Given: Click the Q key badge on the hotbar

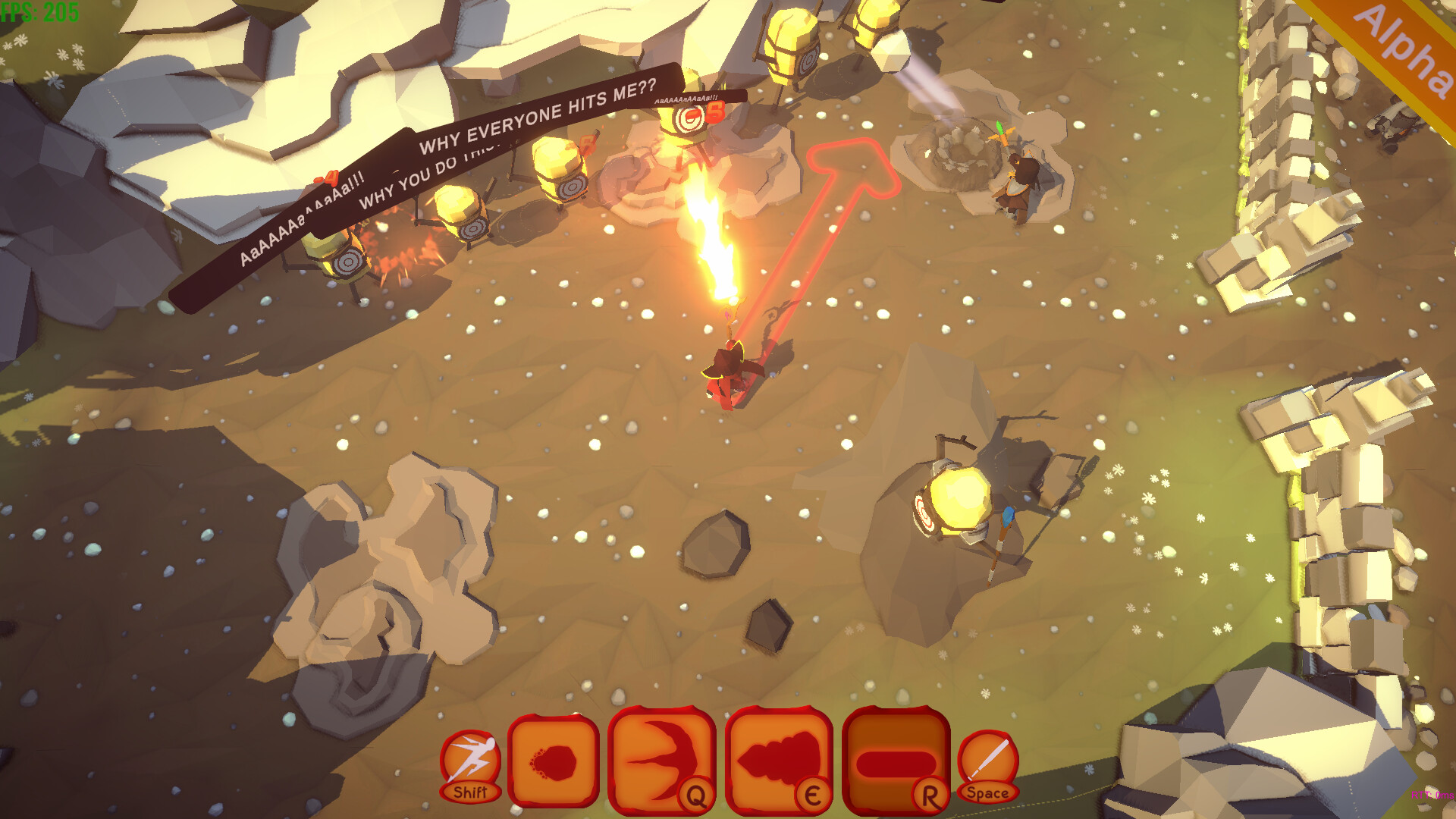Looking at the screenshot, I should pyautogui.click(x=695, y=795).
